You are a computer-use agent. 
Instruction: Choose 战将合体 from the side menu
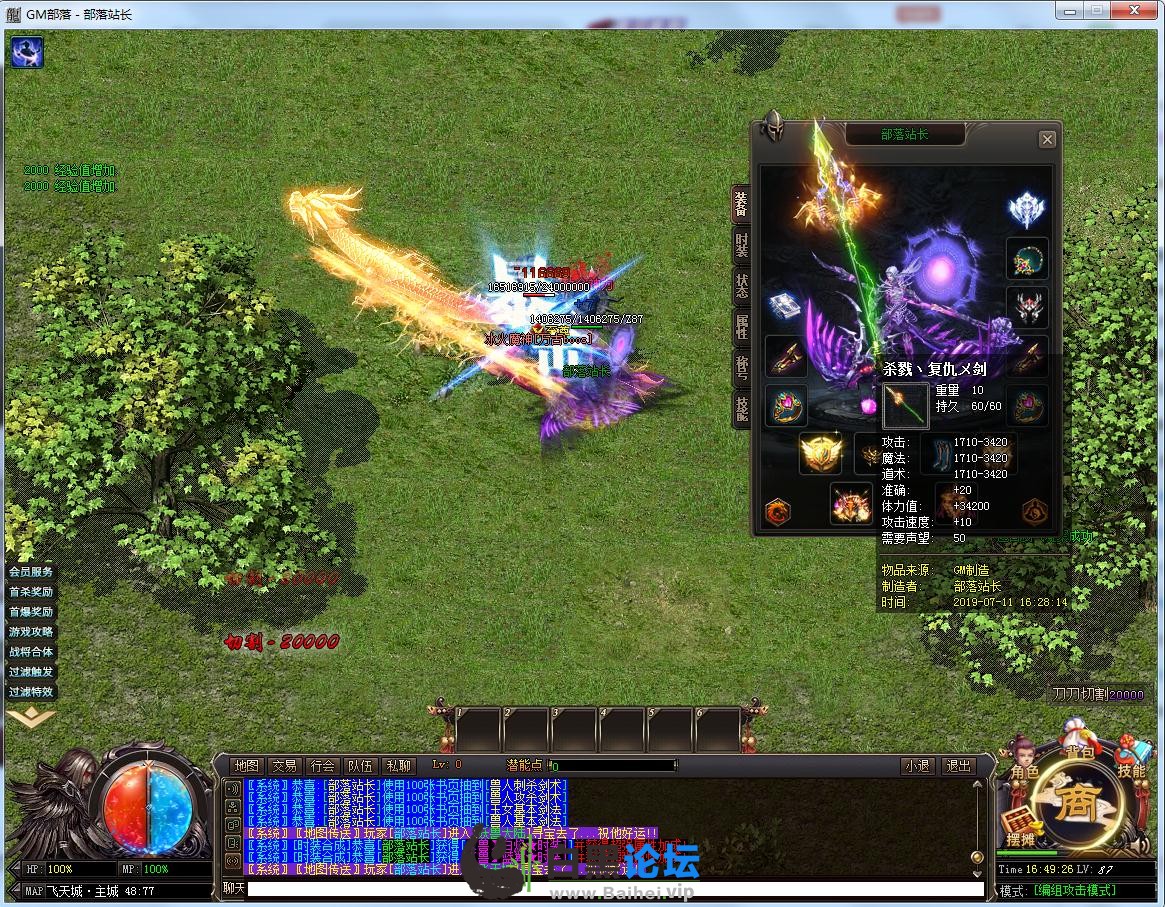coord(31,652)
